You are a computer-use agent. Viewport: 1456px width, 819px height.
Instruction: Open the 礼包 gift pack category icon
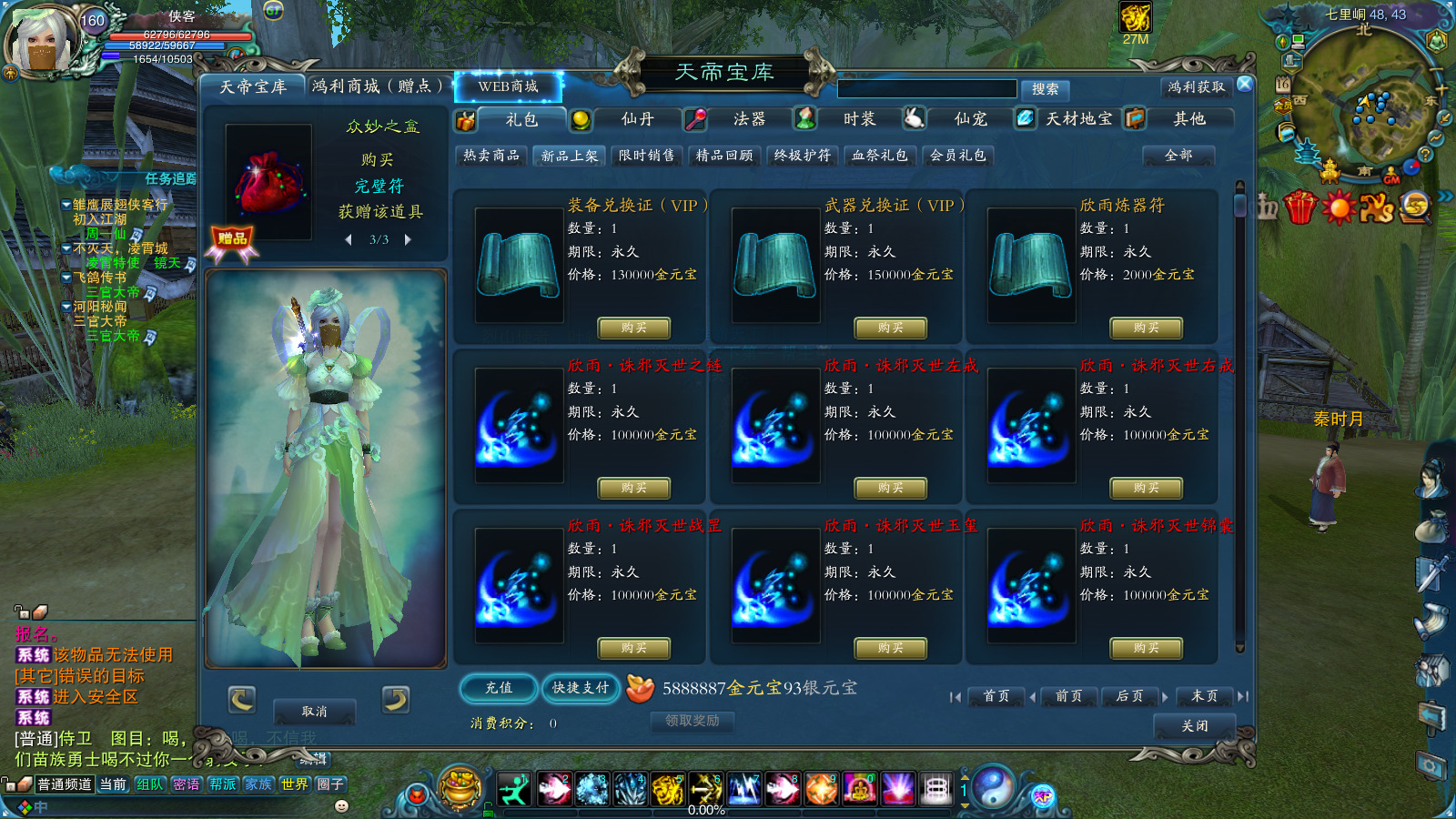point(466,119)
